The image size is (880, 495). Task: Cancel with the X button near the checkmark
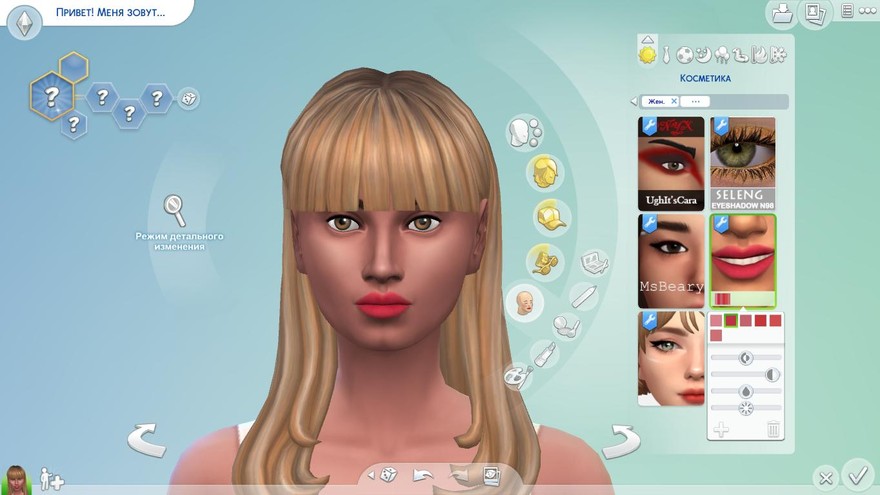tap(824, 477)
